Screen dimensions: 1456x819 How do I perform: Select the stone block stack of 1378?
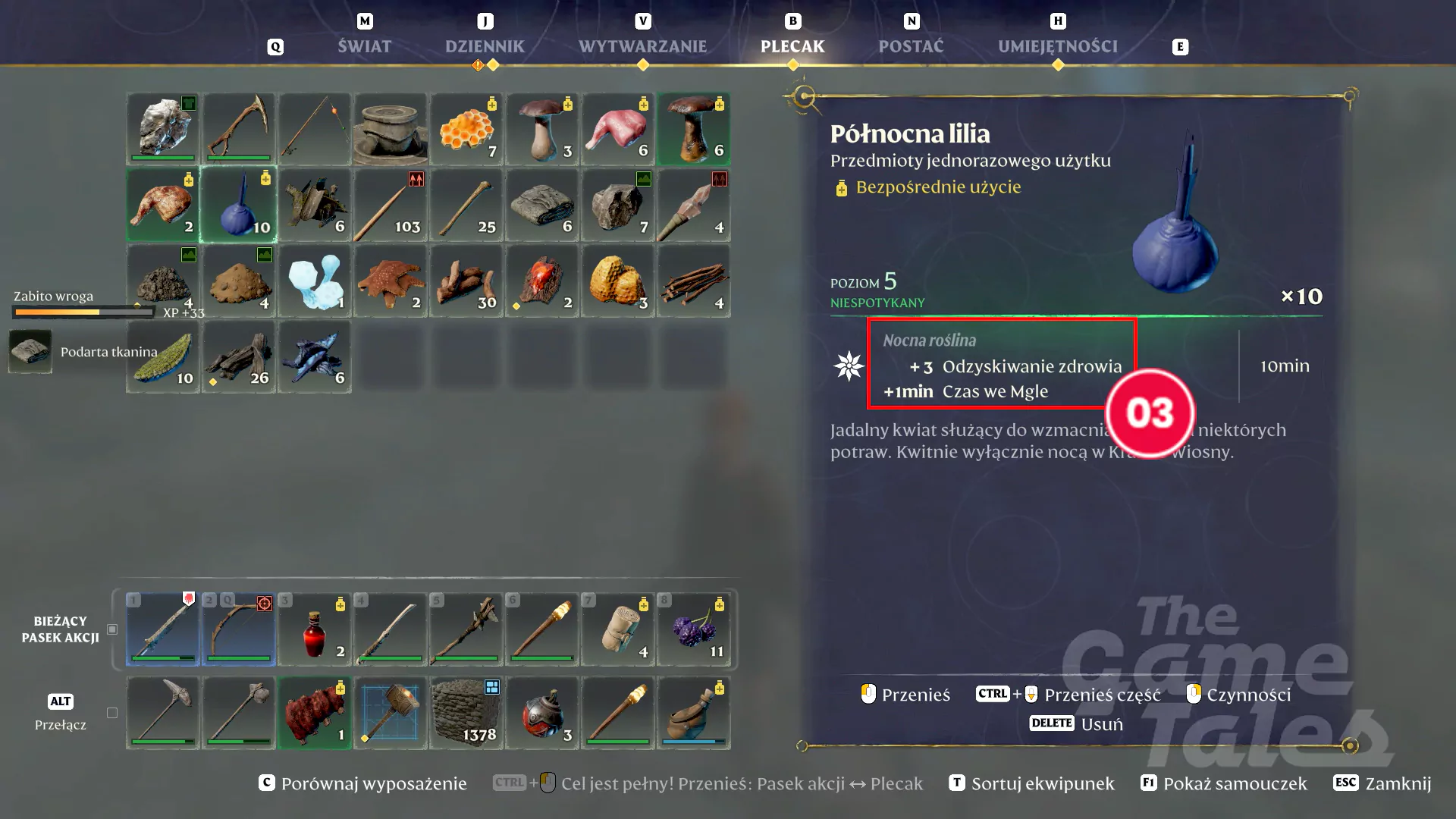(466, 713)
